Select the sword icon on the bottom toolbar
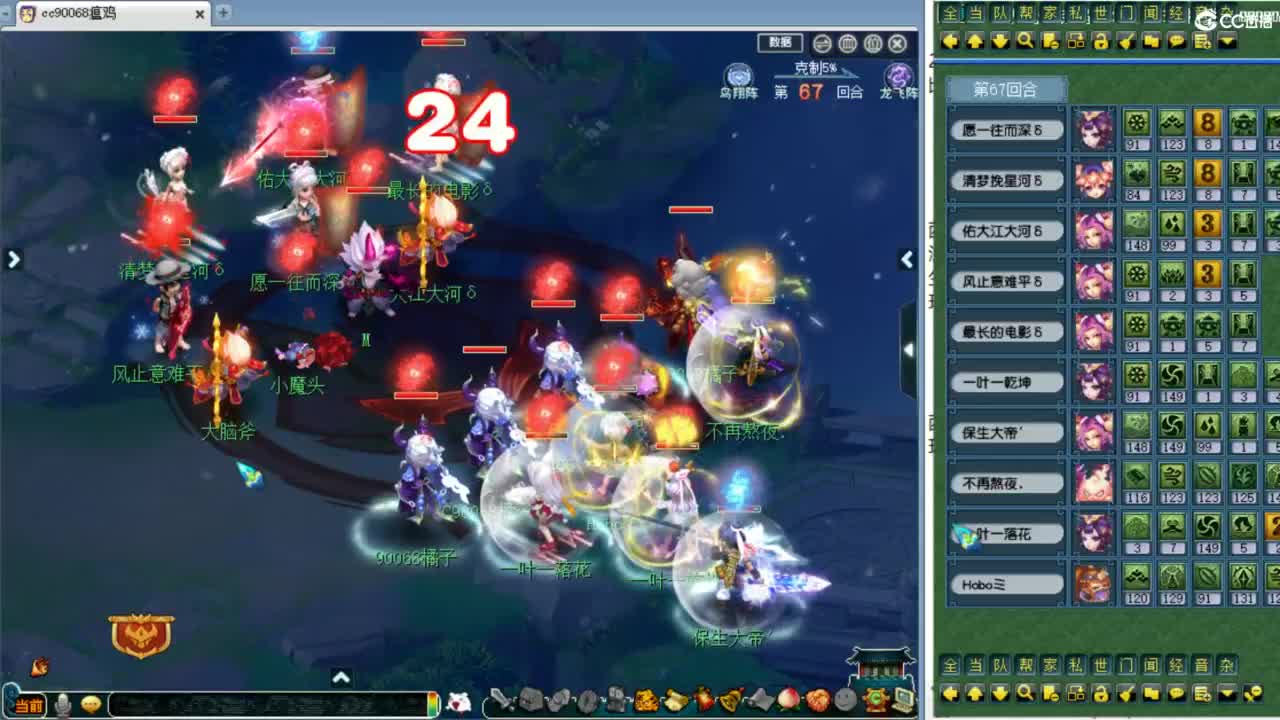The width and height of the screenshot is (1280, 720). pyautogui.click(x=500, y=700)
